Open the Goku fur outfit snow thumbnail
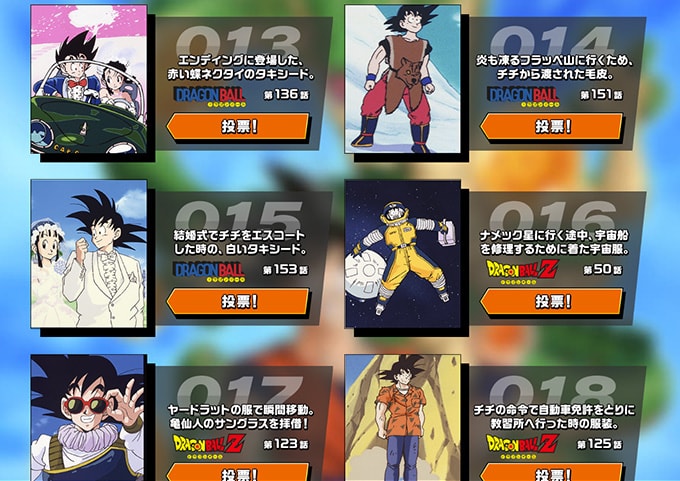Viewport: 680px width, 481px height. click(402, 79)
